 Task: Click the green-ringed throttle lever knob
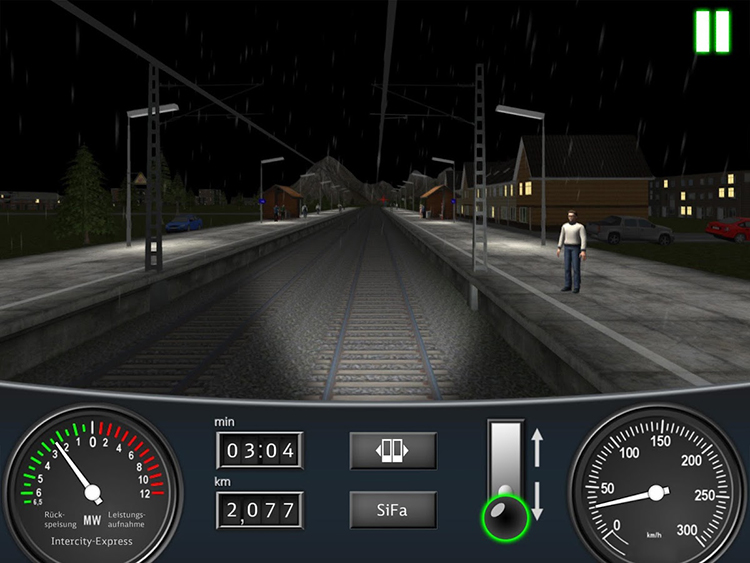point(506,516)
